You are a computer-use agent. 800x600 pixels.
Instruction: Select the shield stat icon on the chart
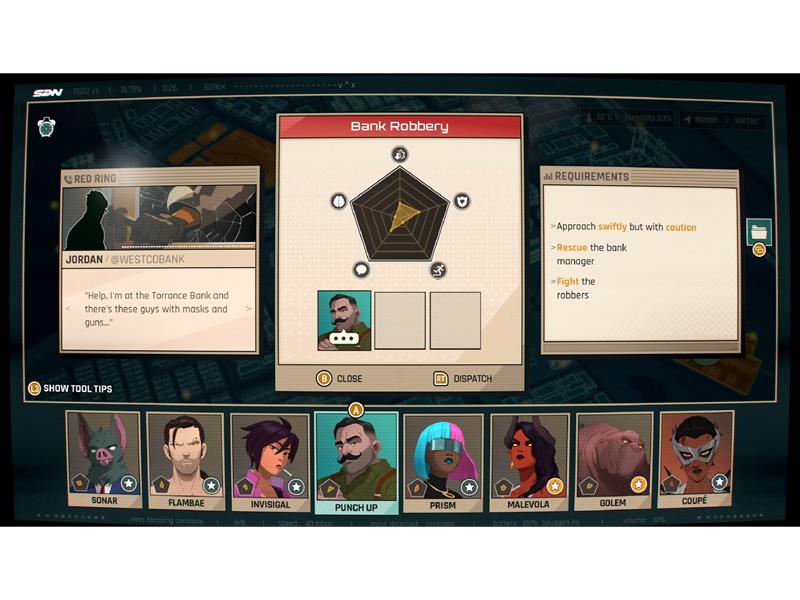pos(461,201)
